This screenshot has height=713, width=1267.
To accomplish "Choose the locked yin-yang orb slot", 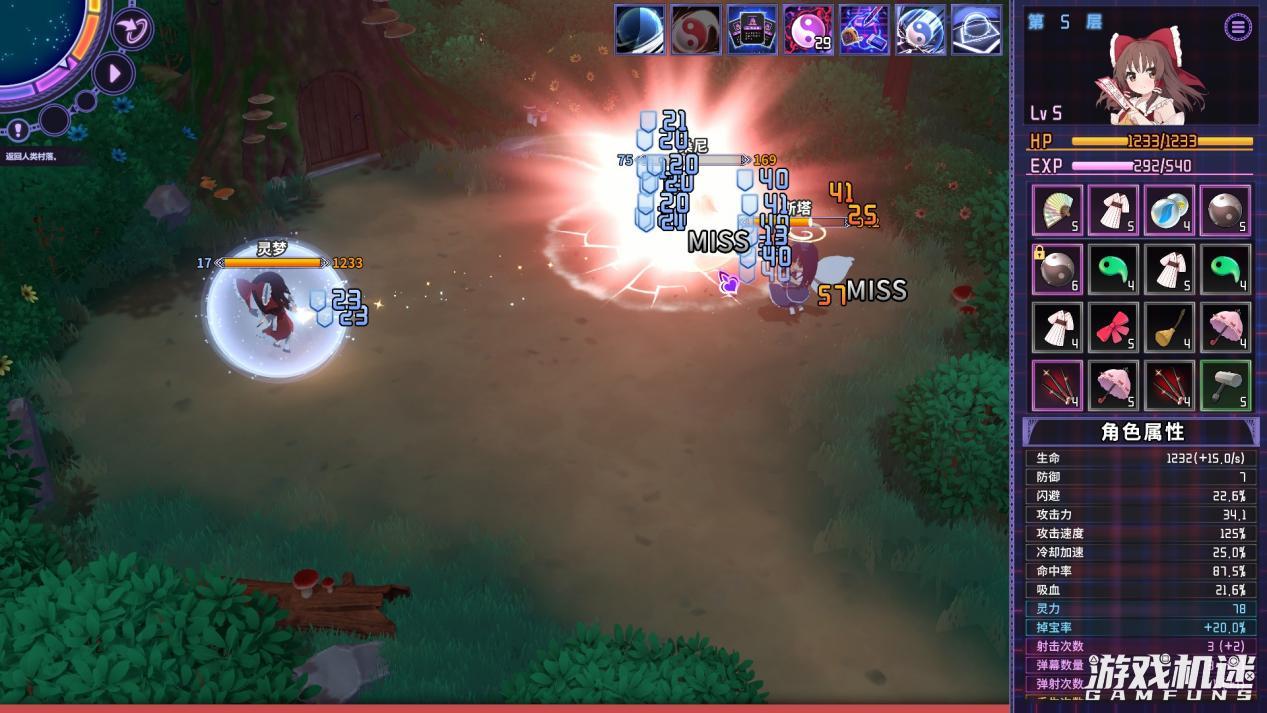I will (x=1057, y=269).
